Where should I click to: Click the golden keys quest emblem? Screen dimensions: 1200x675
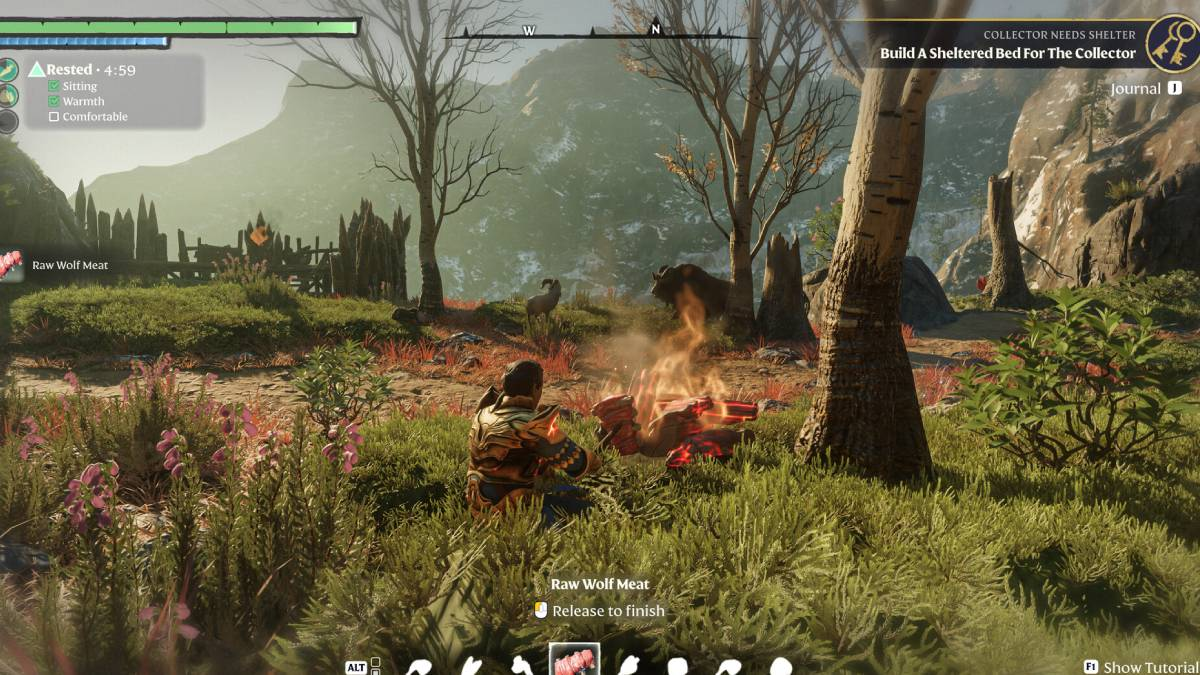click(x=1171, y=44)
